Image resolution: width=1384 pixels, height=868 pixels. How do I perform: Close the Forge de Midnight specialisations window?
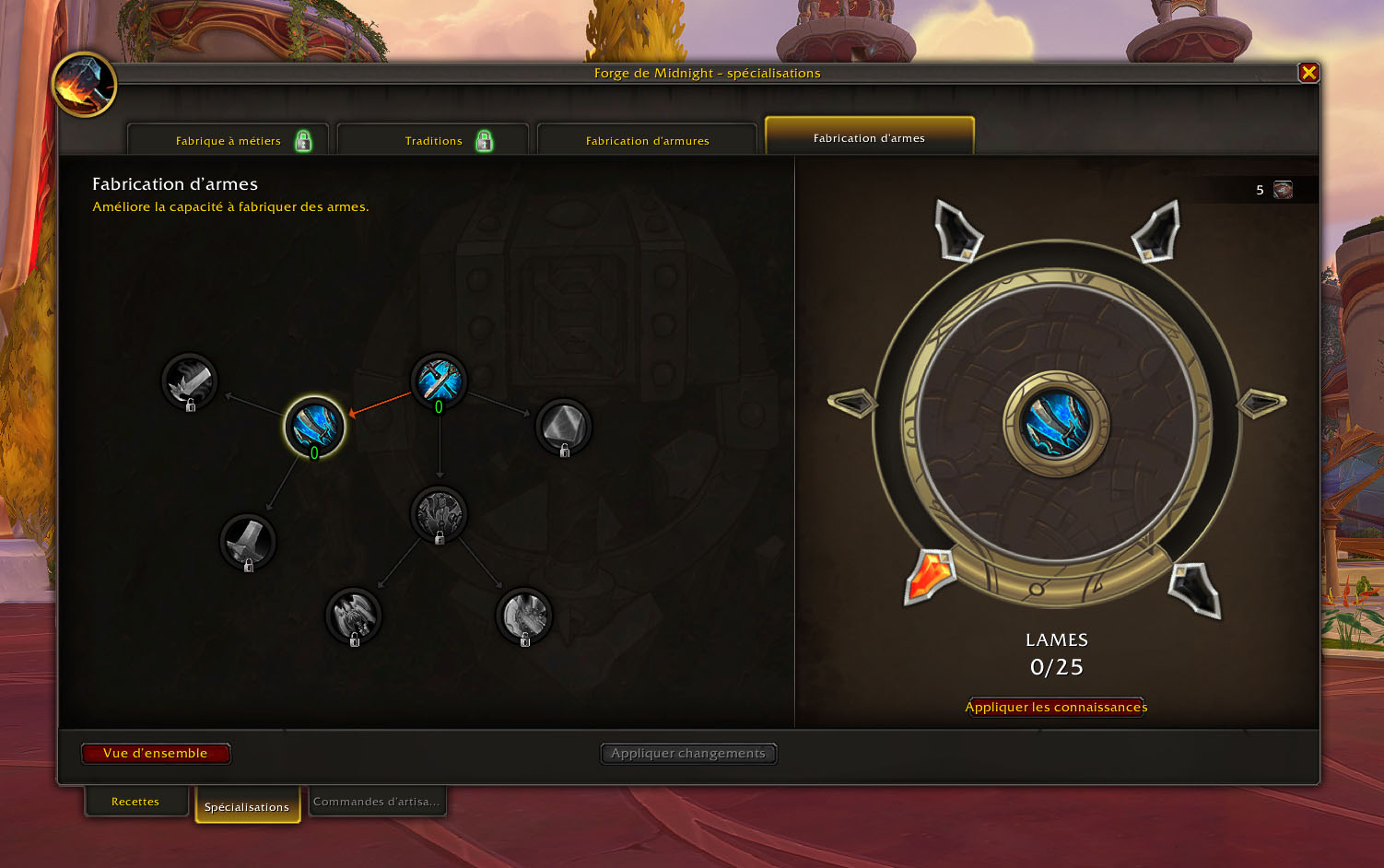(x=1308, y=73)
